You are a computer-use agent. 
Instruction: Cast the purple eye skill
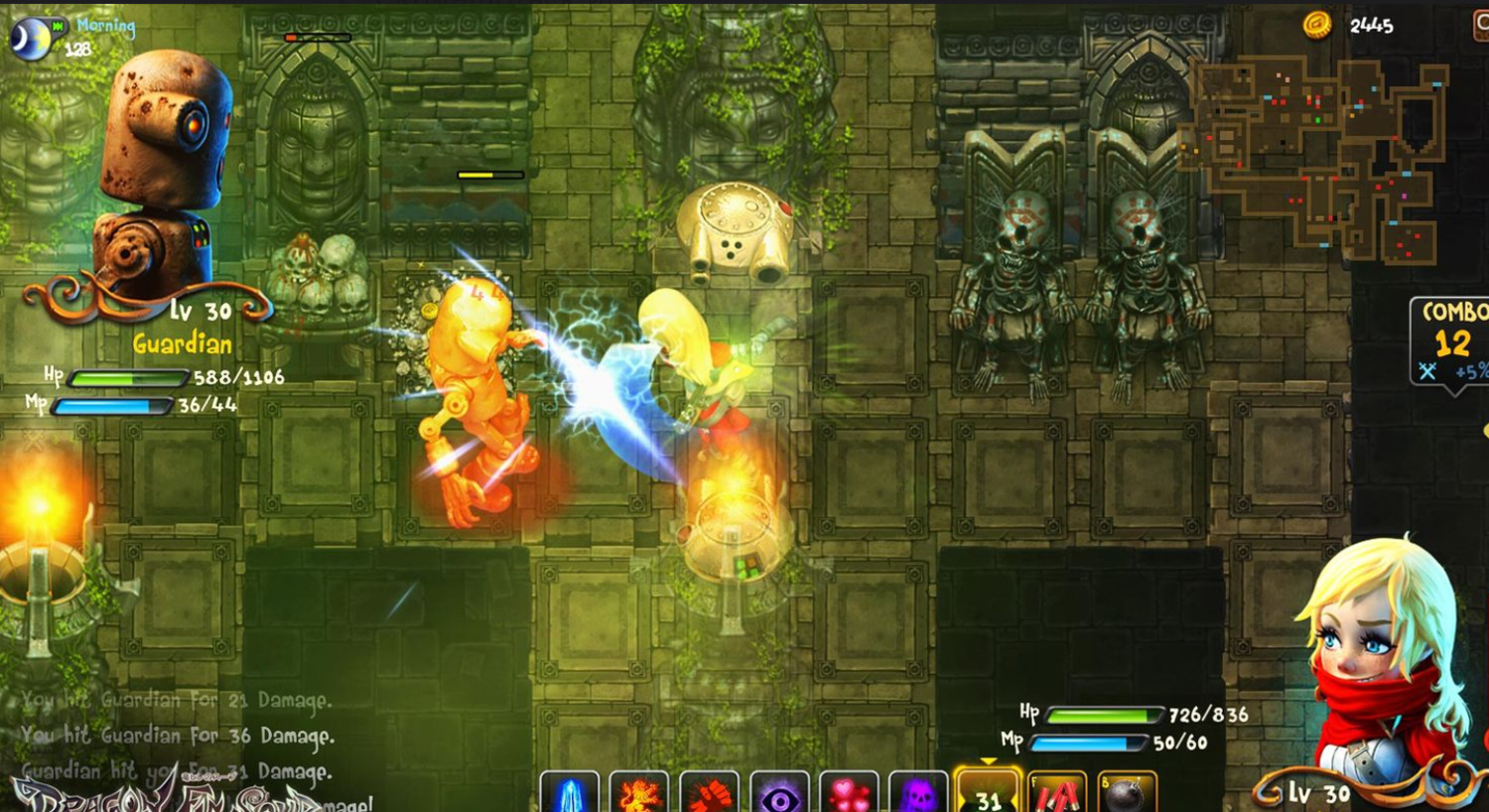coord(779,792)
